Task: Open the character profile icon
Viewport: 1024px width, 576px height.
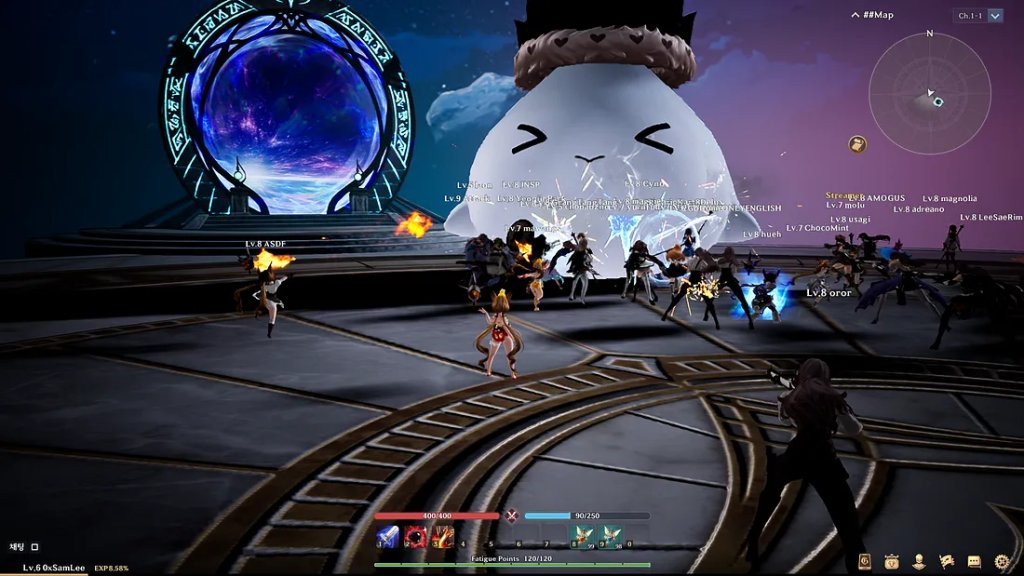Action: point(919,562)
